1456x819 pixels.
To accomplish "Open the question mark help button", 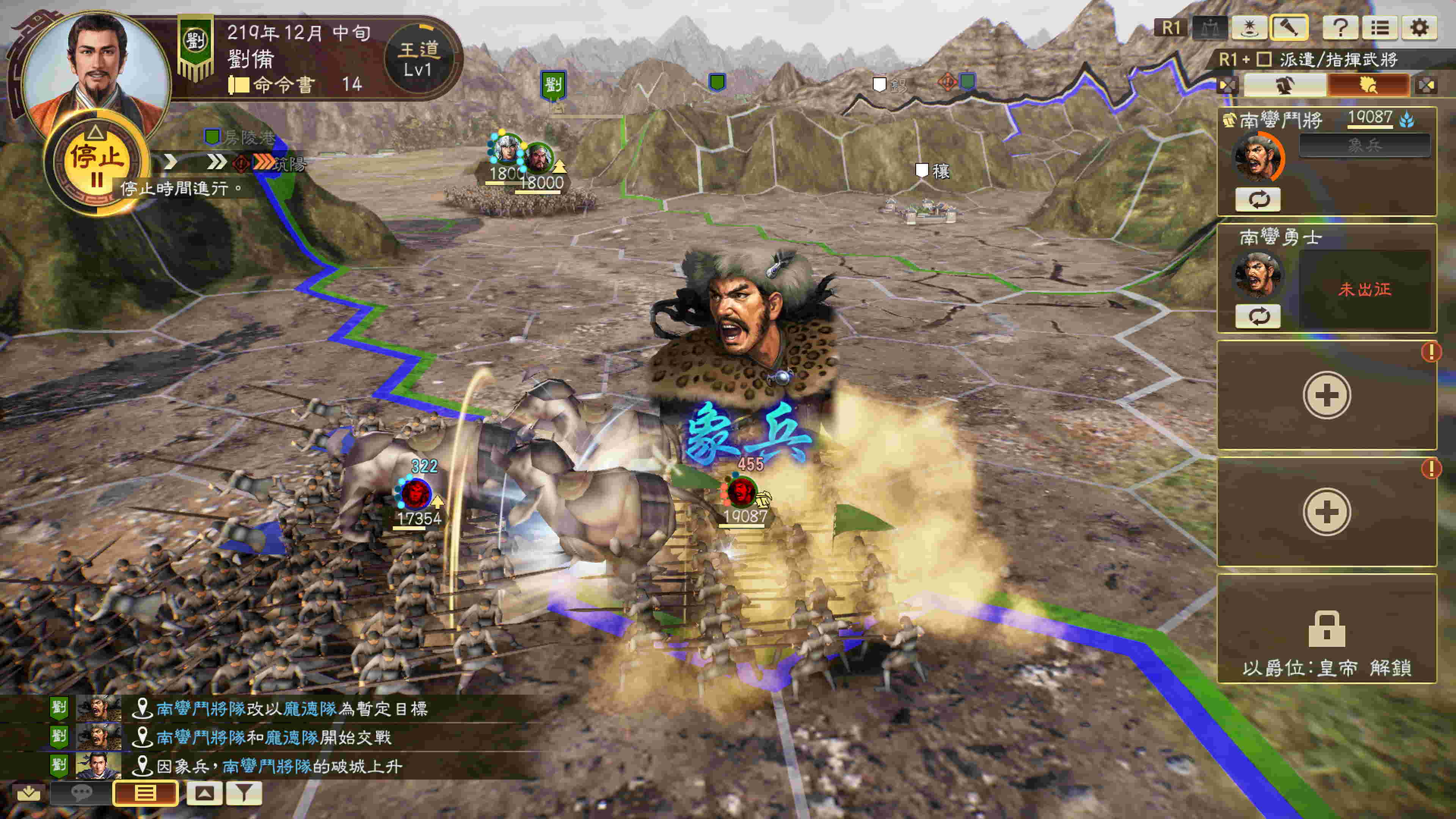I will (1340, 28).
